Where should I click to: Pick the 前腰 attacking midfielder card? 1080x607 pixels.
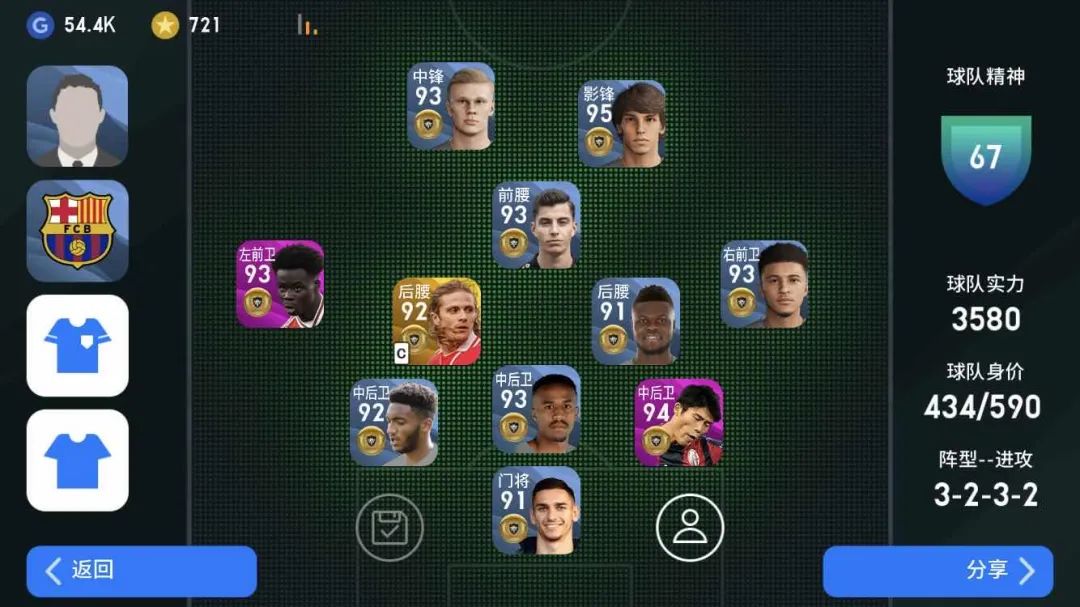click(537, 225)
